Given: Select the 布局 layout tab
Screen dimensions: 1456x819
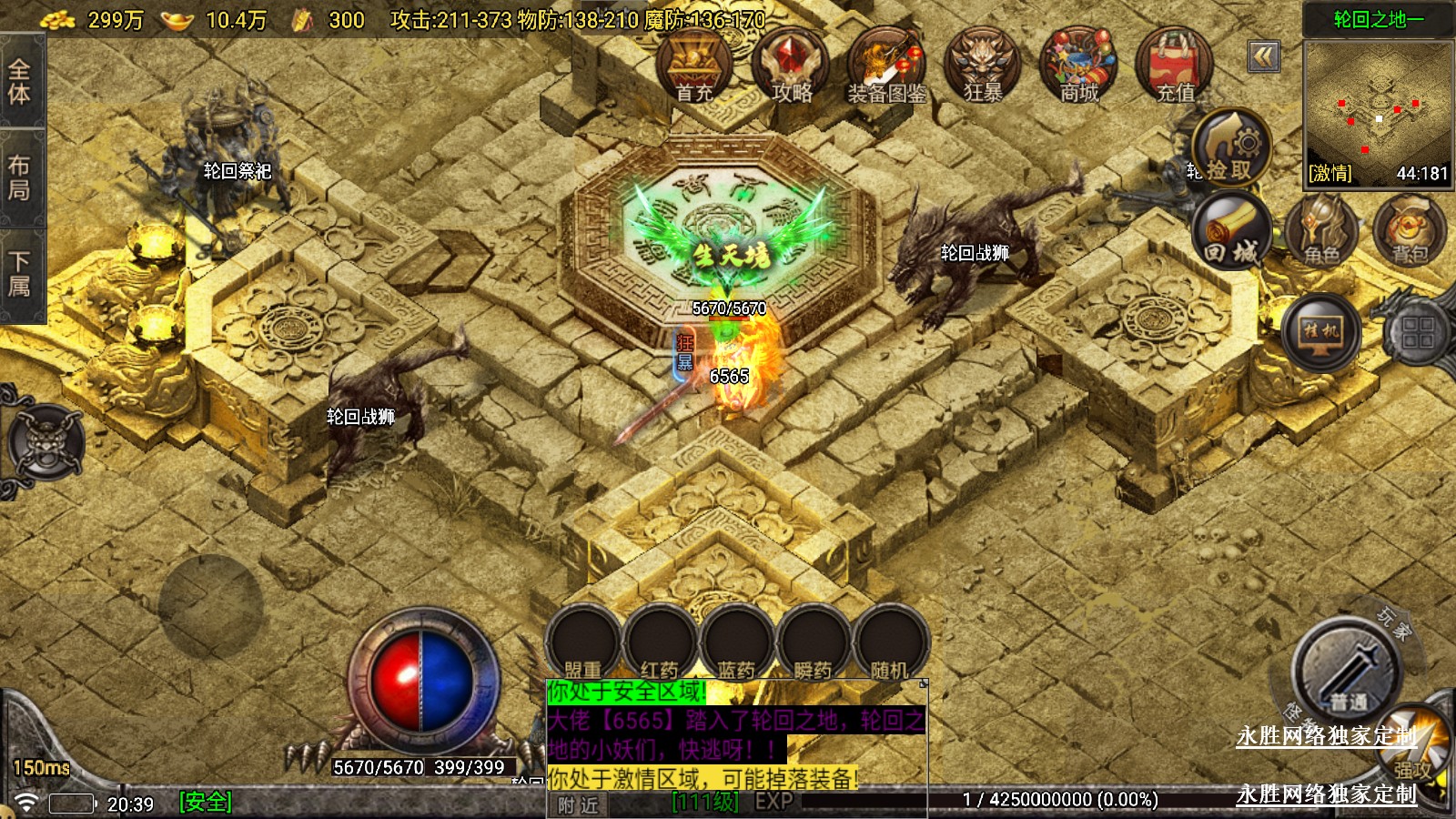Looking at the screenshot, I should pyautogui.click(x=20, y=177).
